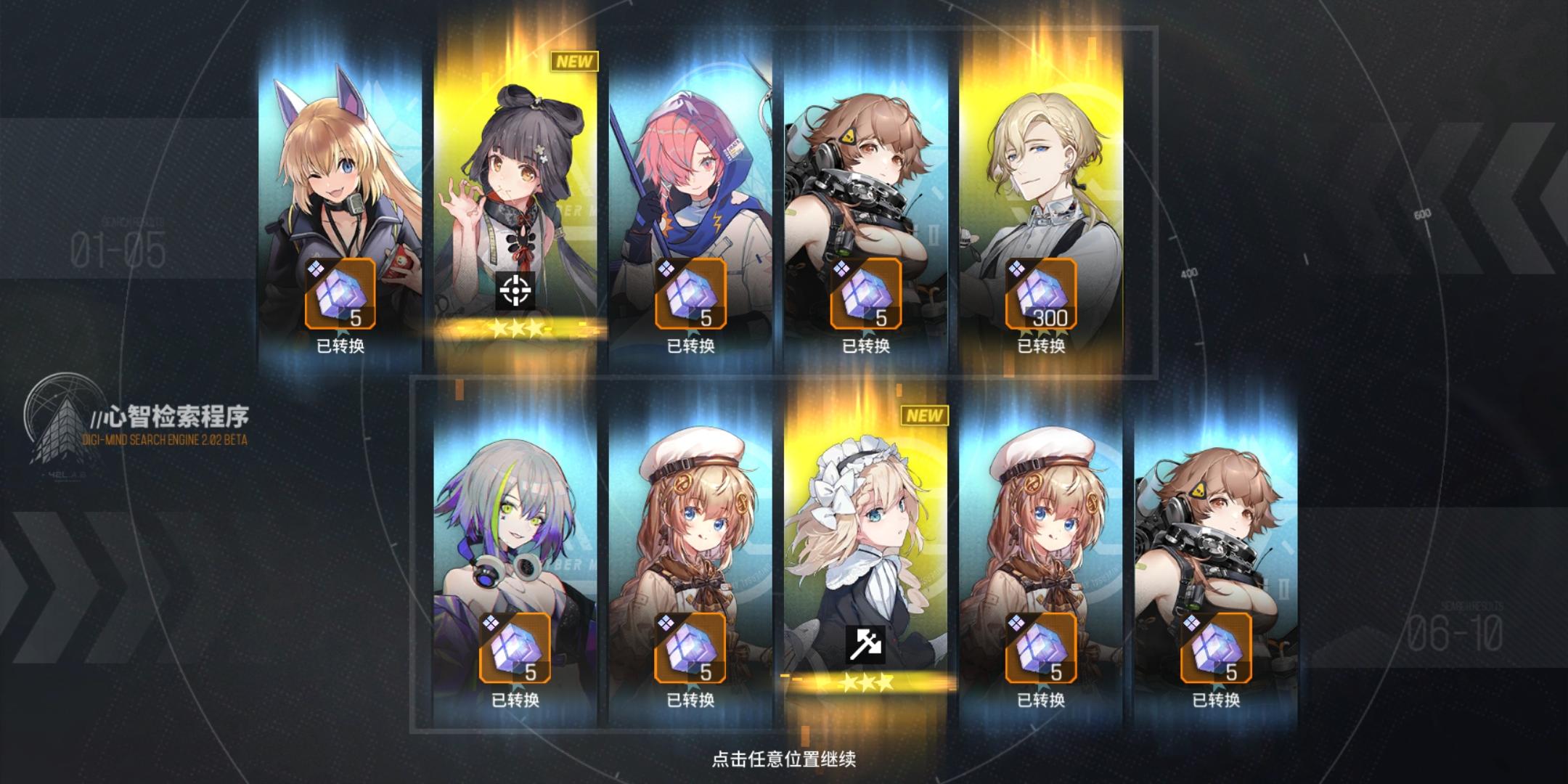Click the 已转换 label under the 300 card
The height and width of the screenshot is (784, 1568).
[1041, 348]
